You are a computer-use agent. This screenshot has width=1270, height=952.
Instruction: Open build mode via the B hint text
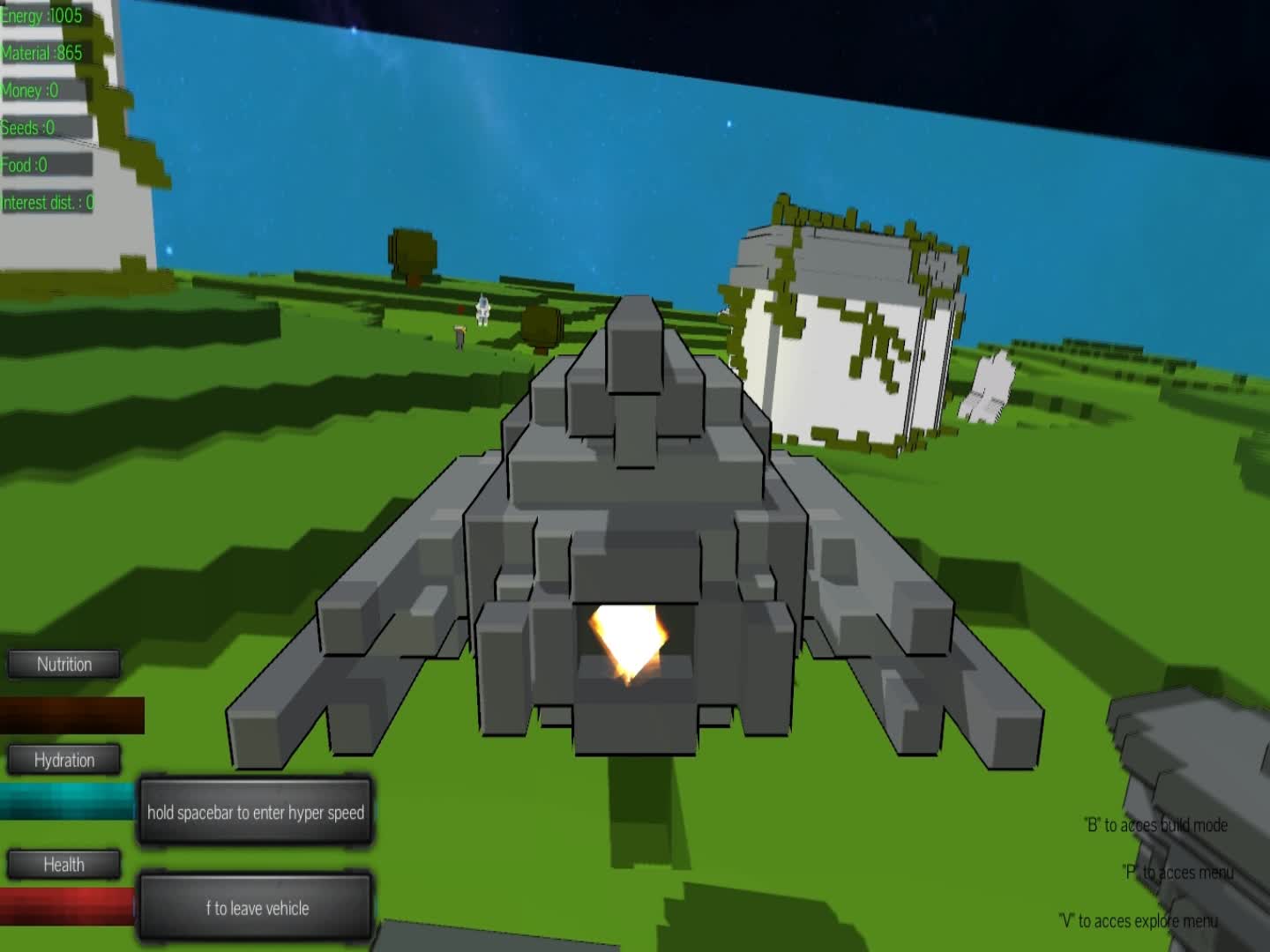[x=1157, y=826]
